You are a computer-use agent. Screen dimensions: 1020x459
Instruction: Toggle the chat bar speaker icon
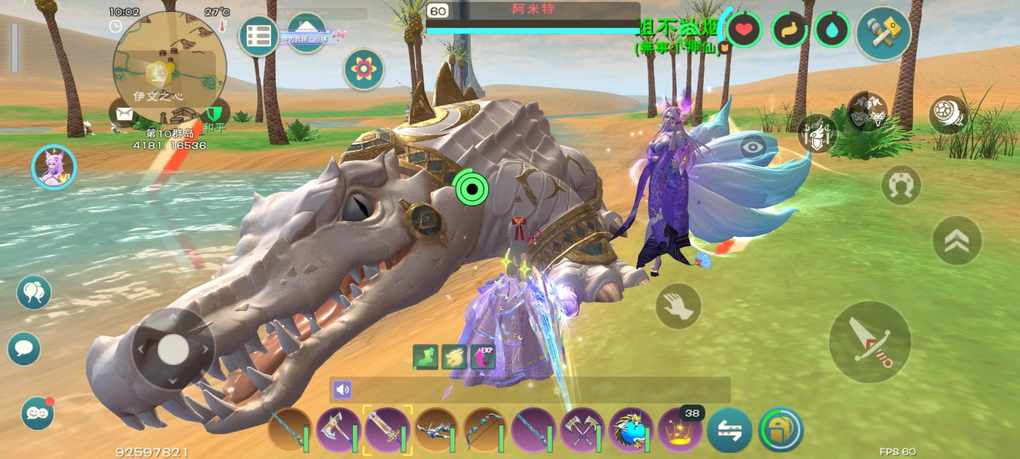click(343, 390)
